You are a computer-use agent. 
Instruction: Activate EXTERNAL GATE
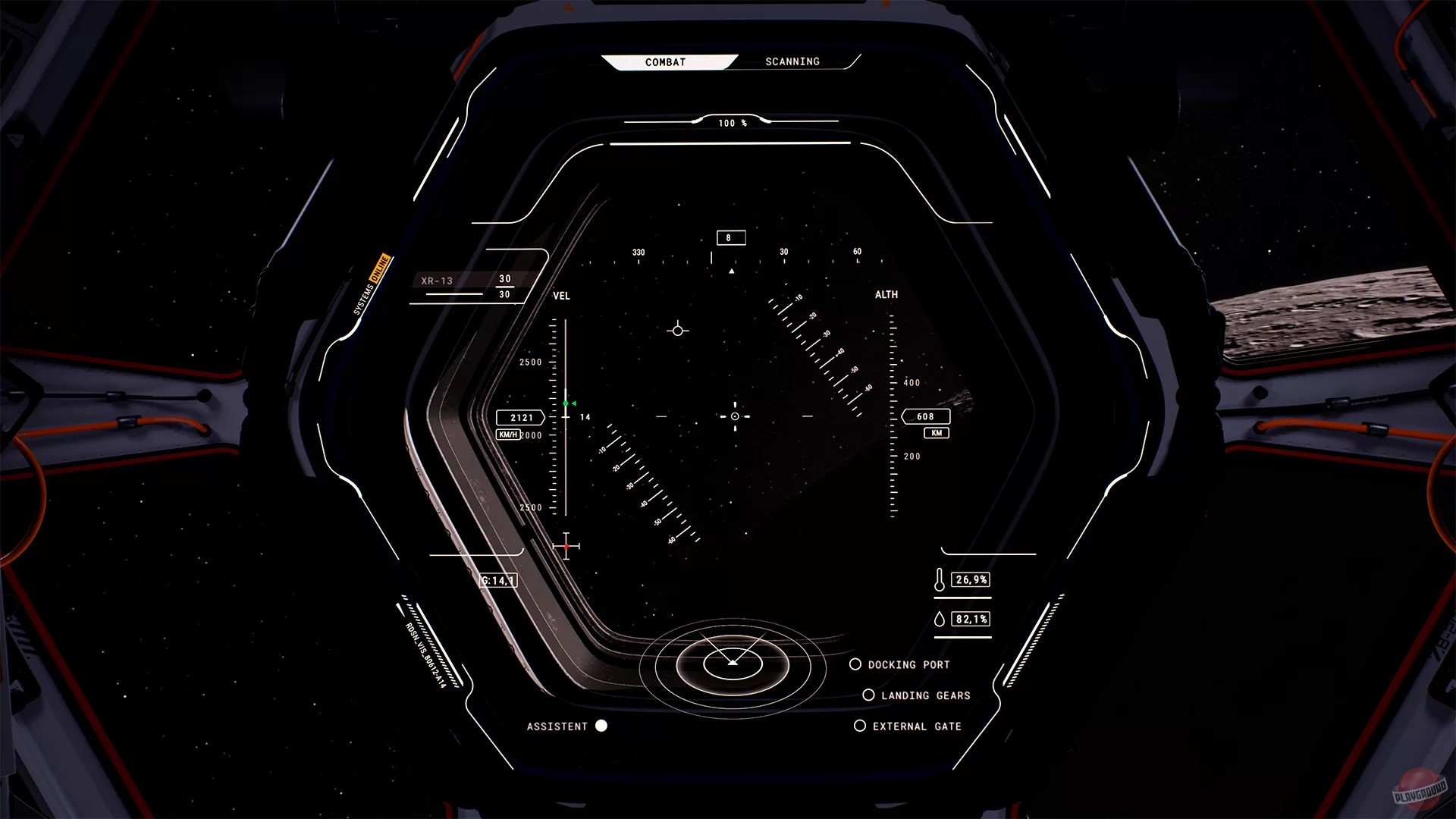coord(859,726)
